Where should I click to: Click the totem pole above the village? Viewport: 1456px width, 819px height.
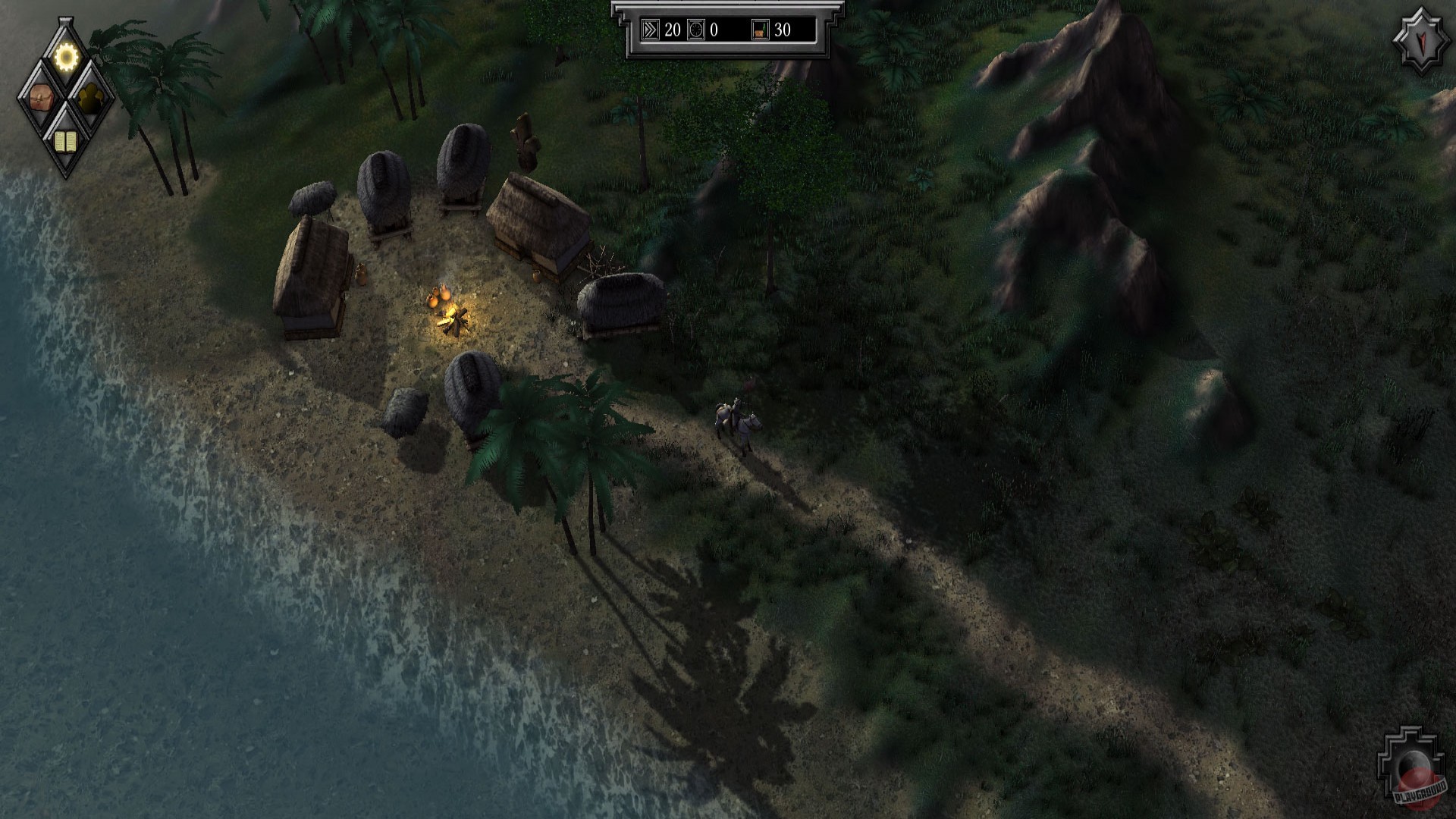(x=525, y=140)
